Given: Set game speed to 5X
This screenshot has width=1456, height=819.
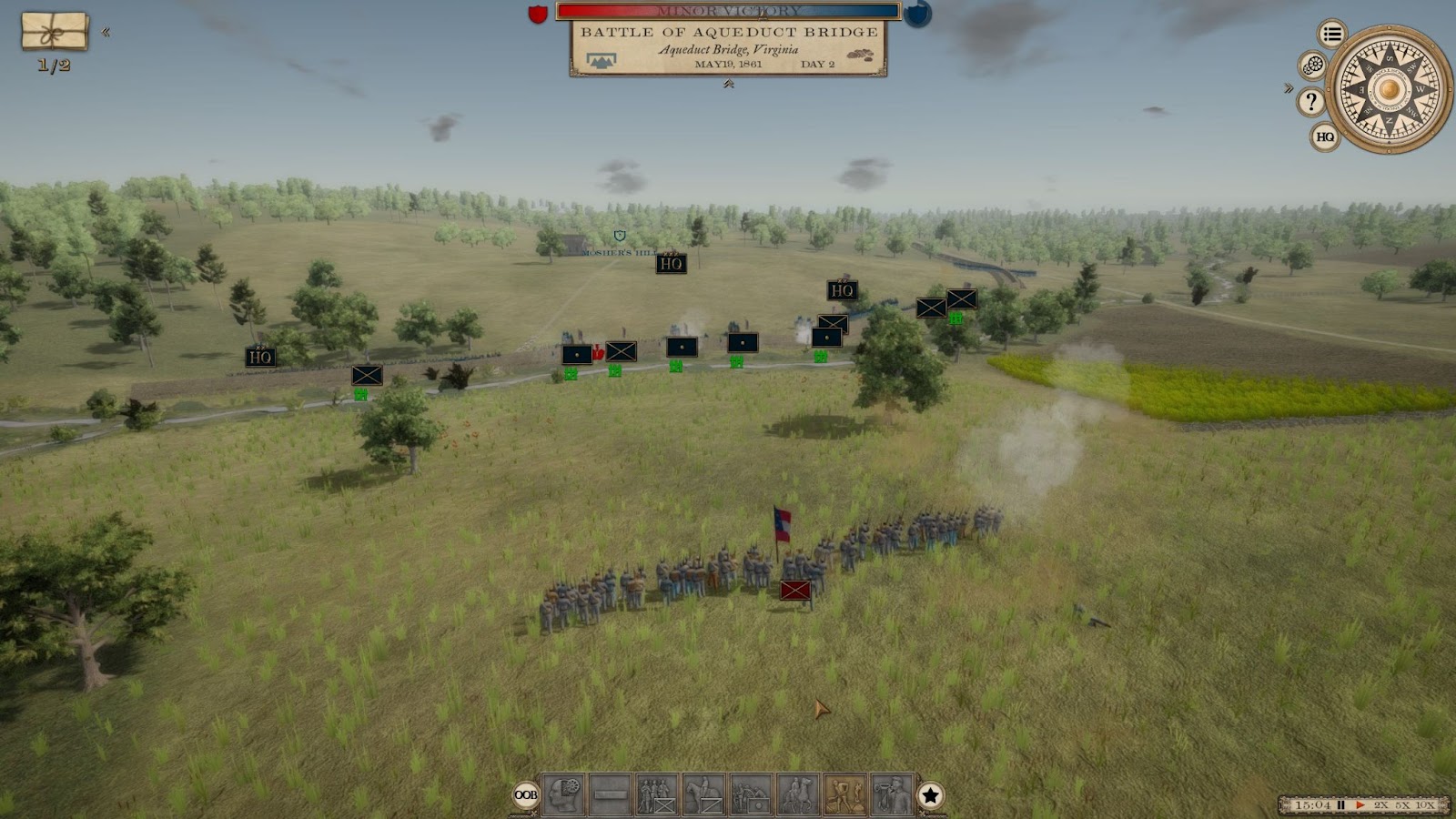Looking at the screenshot, I should (1402, 805).
